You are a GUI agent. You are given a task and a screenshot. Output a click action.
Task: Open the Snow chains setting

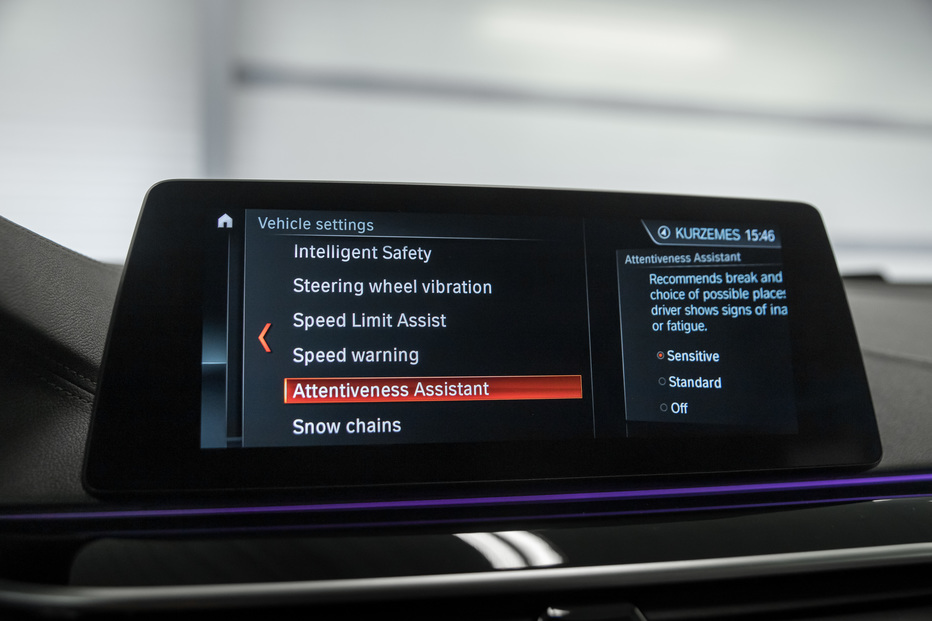[346, 426]
